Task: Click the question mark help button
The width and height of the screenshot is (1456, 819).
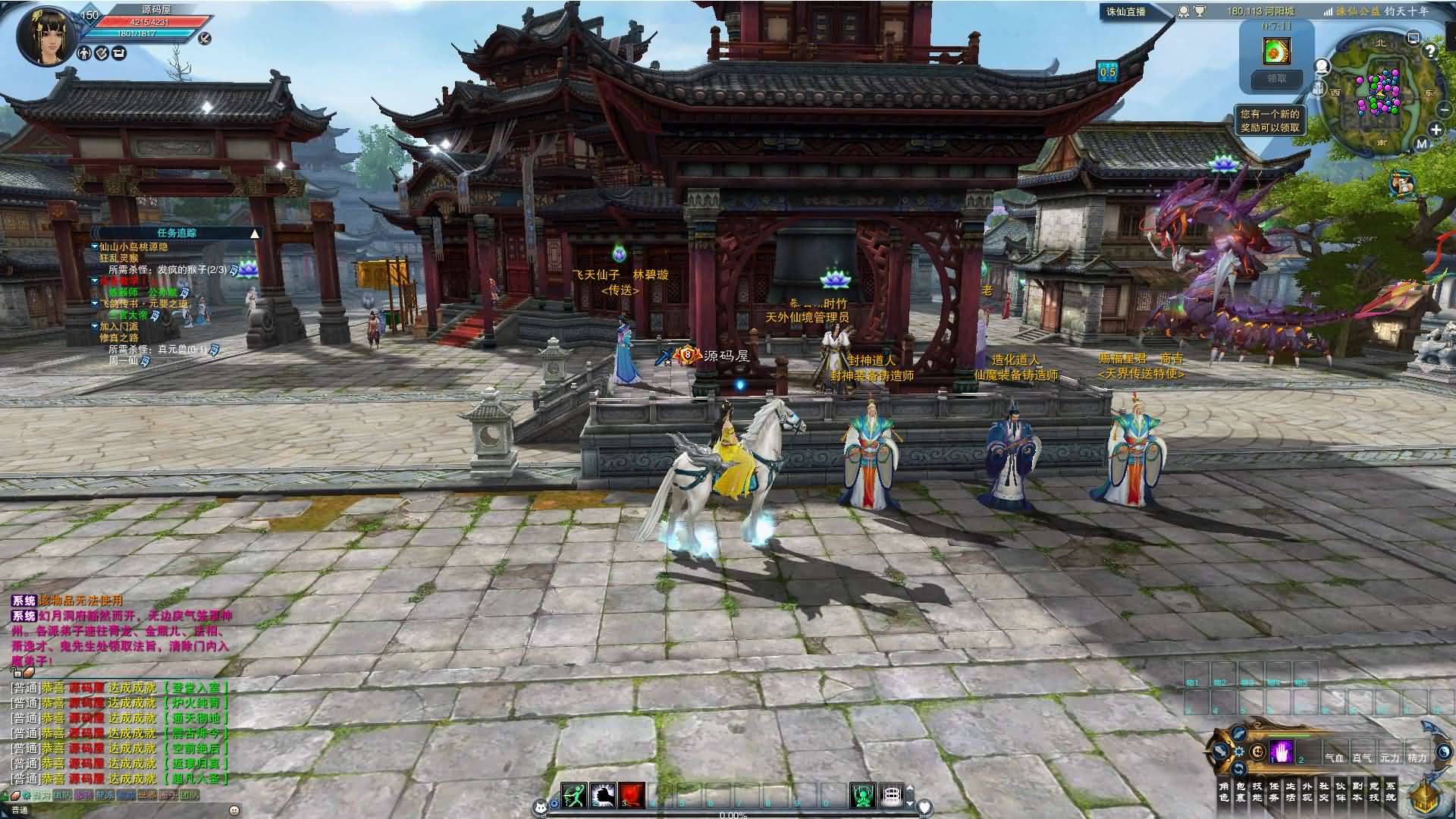Action: click(1430, 51)
